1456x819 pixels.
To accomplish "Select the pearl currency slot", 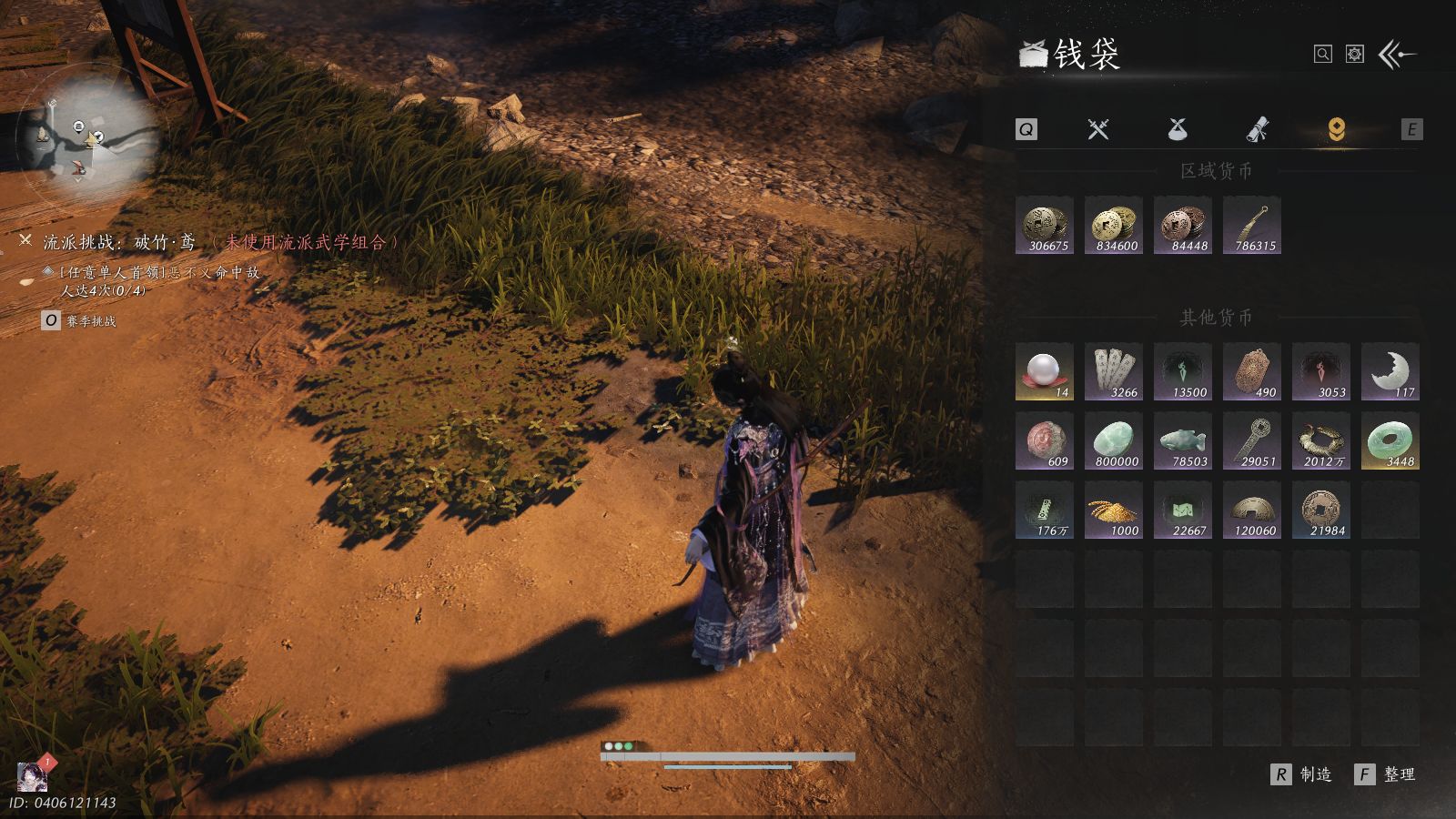I will click(1045, 371).
